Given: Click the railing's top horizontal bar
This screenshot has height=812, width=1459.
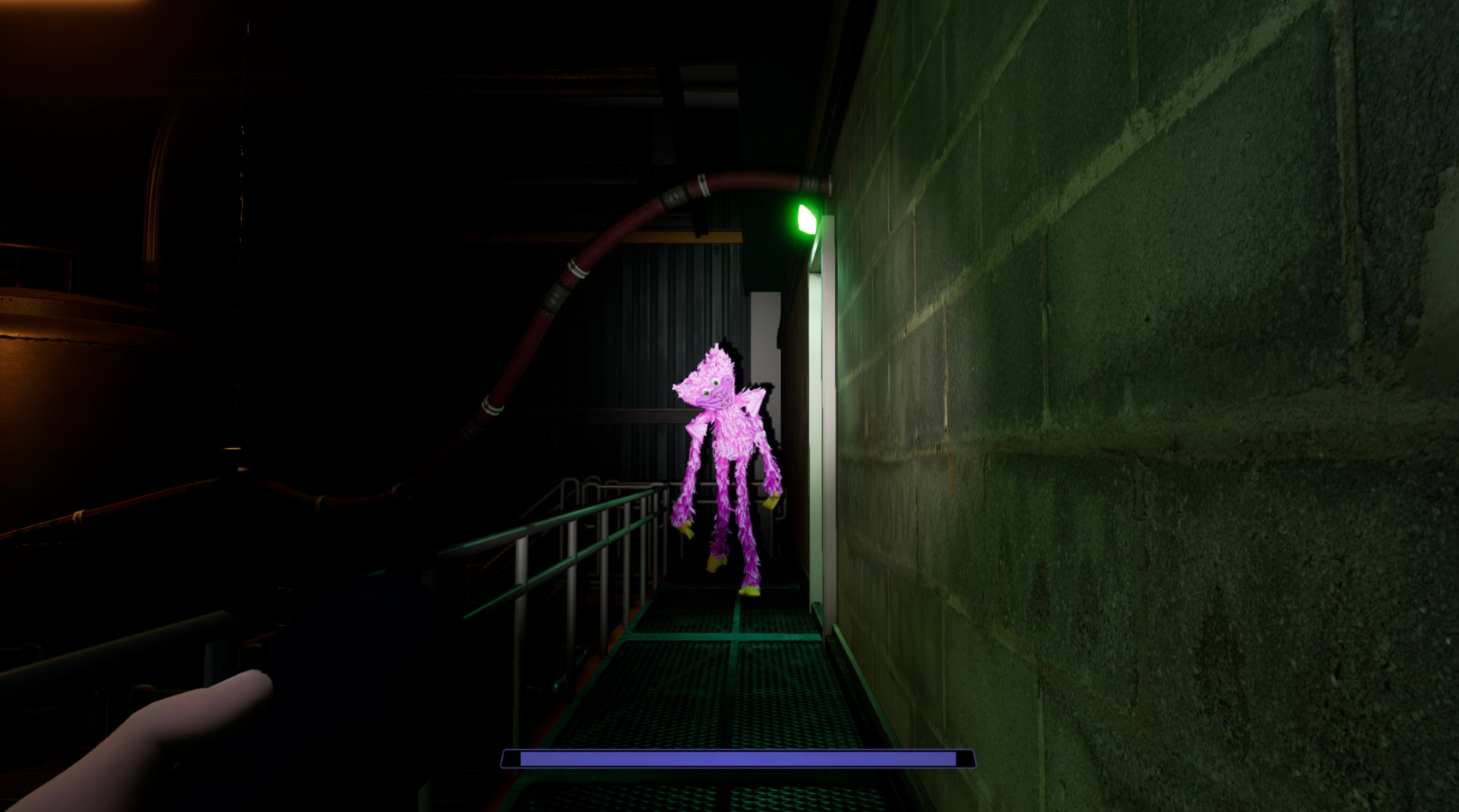Looking at the screenshot, I should point(611,509).
